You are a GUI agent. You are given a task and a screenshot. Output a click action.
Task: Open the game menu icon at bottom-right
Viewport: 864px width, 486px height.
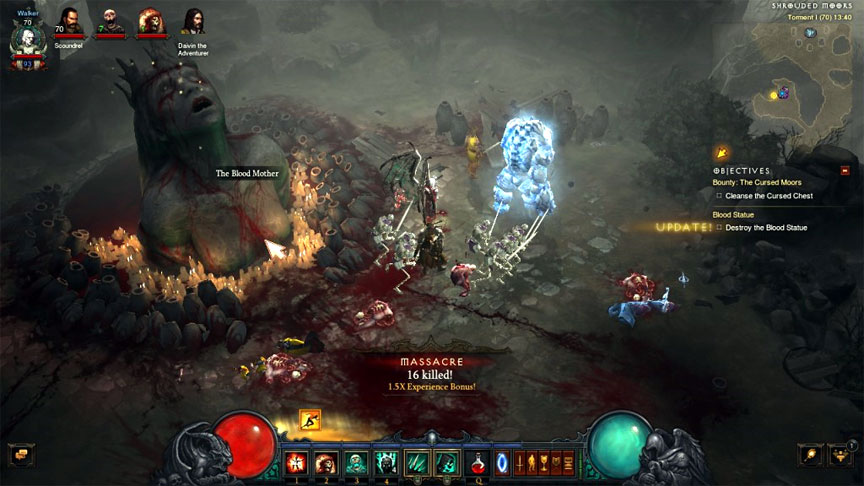(843, 455)
